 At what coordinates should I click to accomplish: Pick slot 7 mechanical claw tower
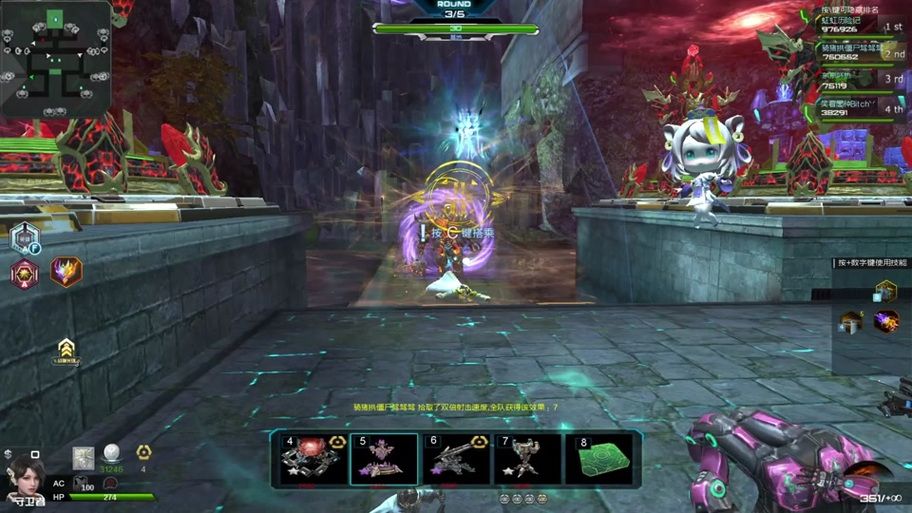[x=528, y=458]
